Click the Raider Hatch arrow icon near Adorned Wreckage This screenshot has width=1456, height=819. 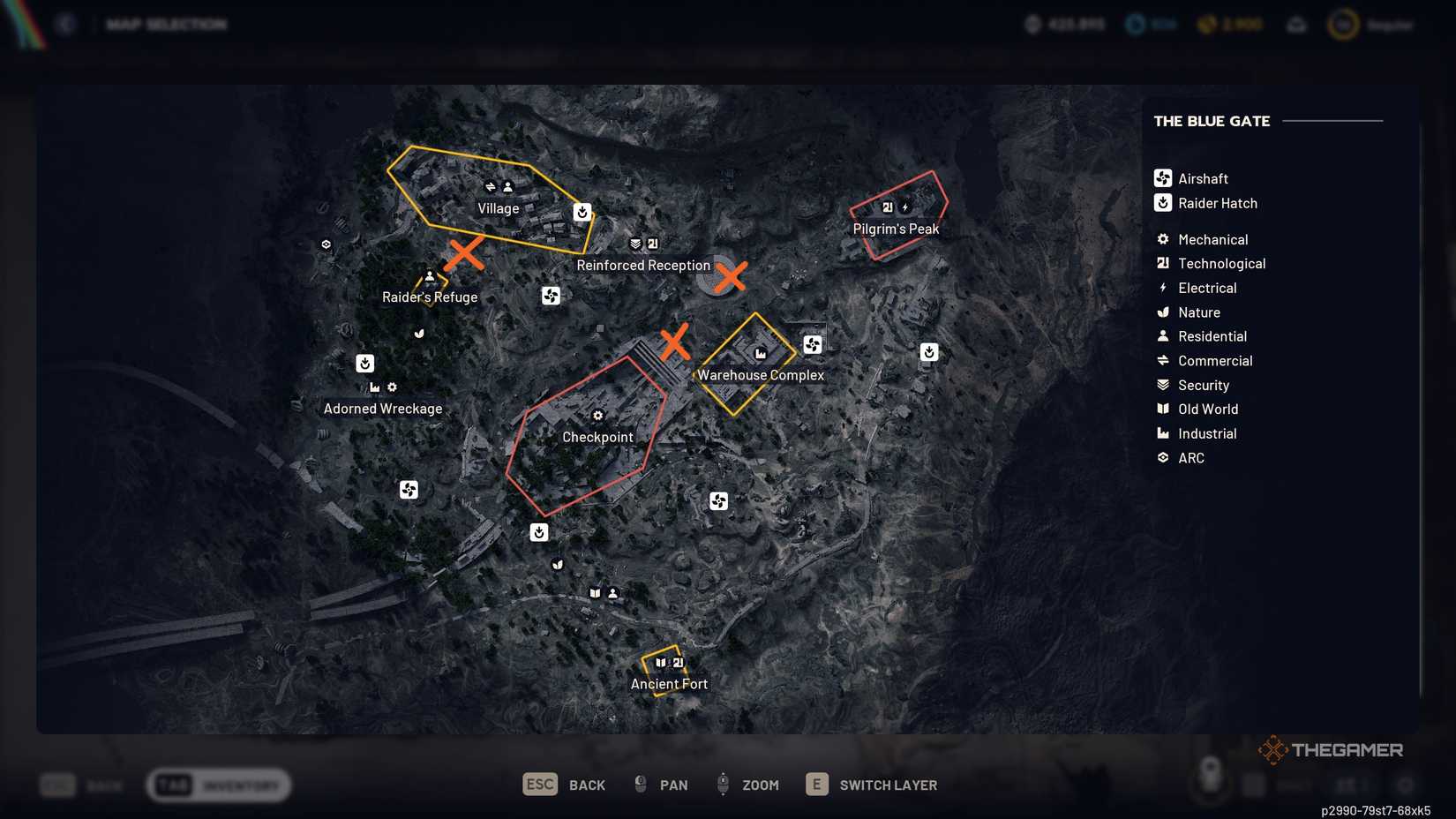[x=365, y=363]
